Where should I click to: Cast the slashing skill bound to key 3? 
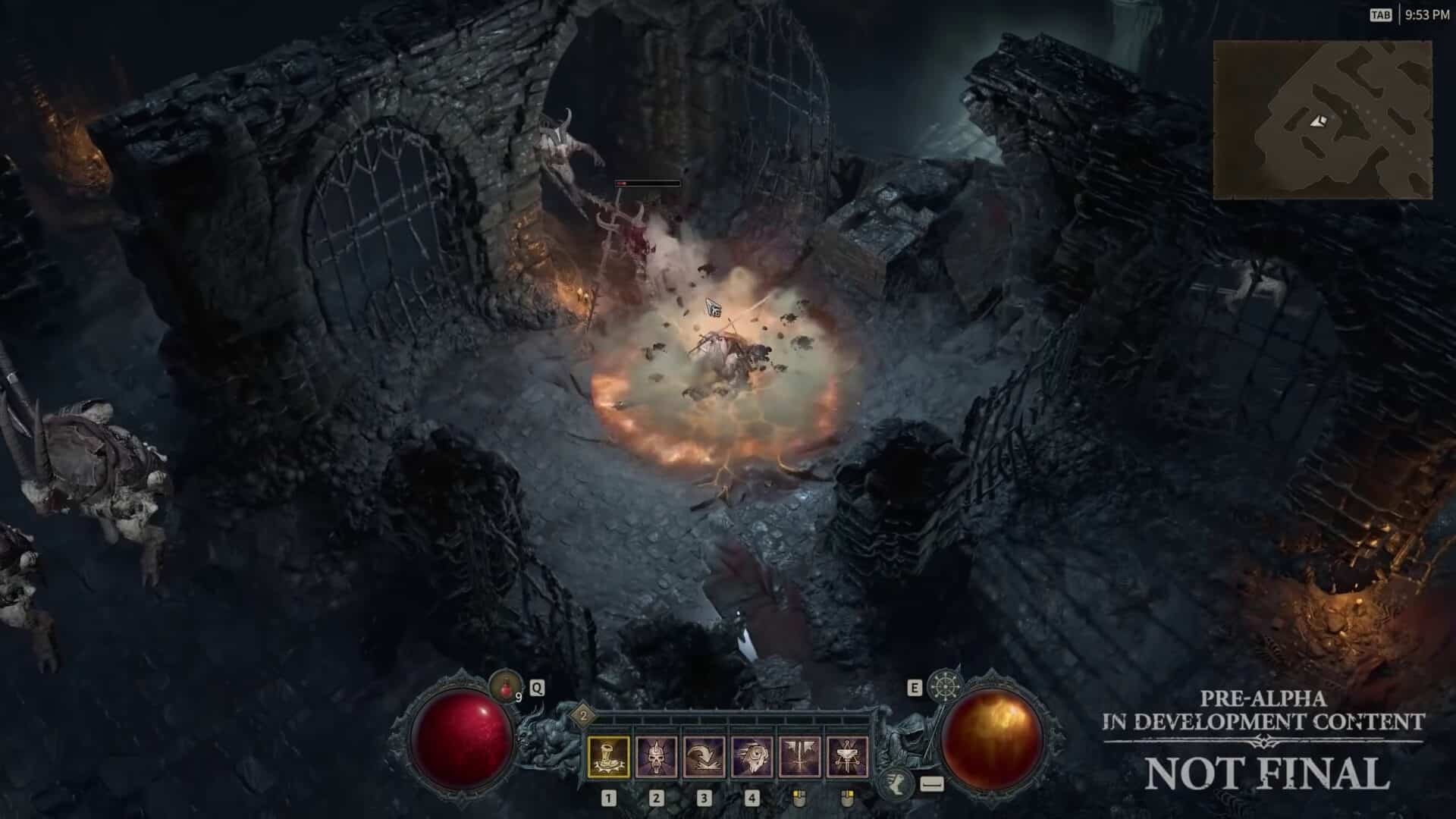pyautogui.click(x=707, y=757)
